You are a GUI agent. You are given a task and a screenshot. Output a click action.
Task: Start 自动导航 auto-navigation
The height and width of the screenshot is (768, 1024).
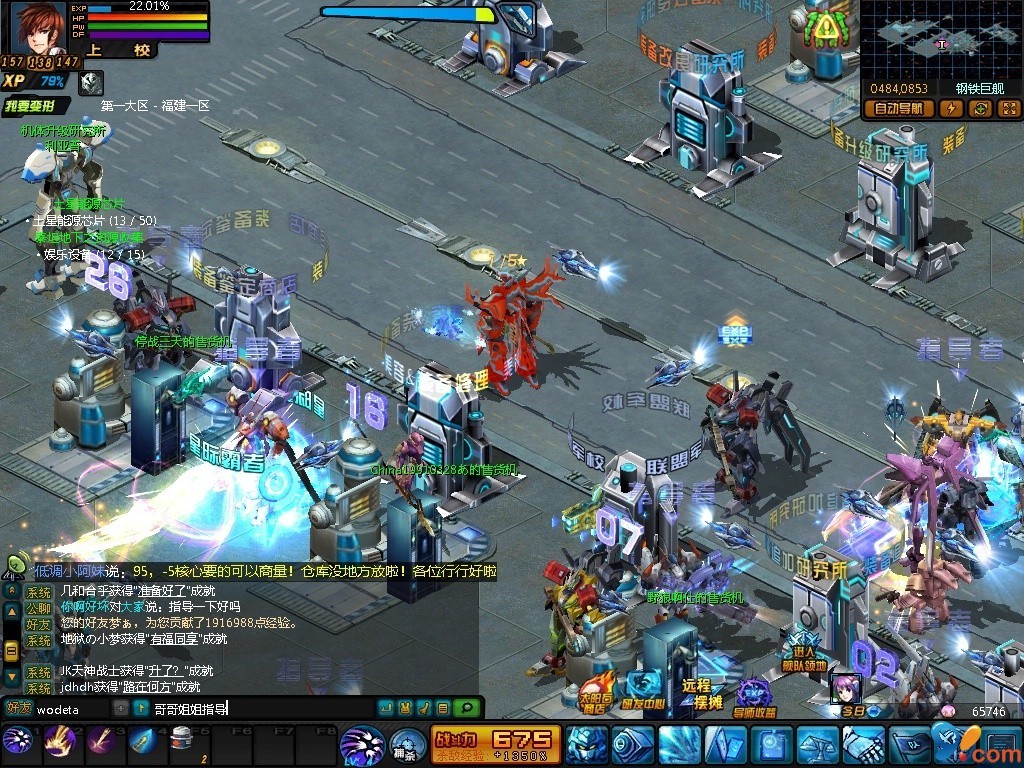pos(897,109)
